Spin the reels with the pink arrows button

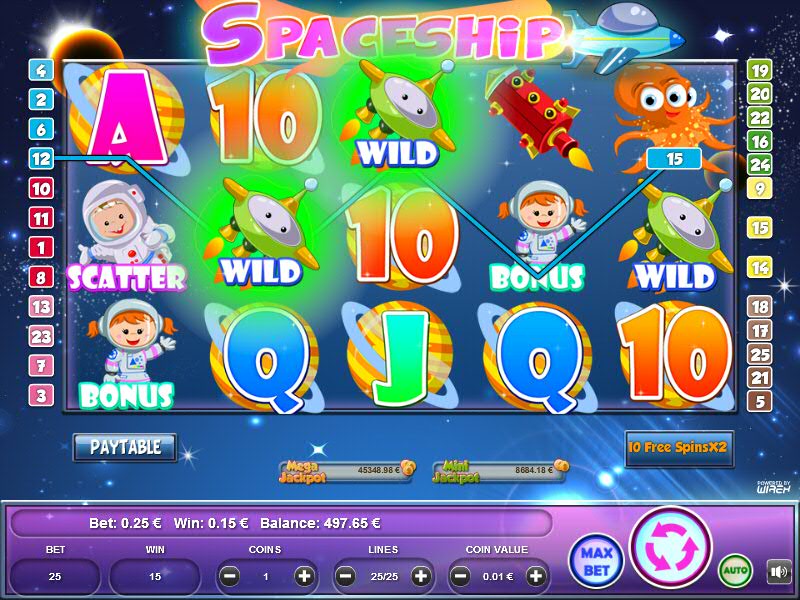670,547
